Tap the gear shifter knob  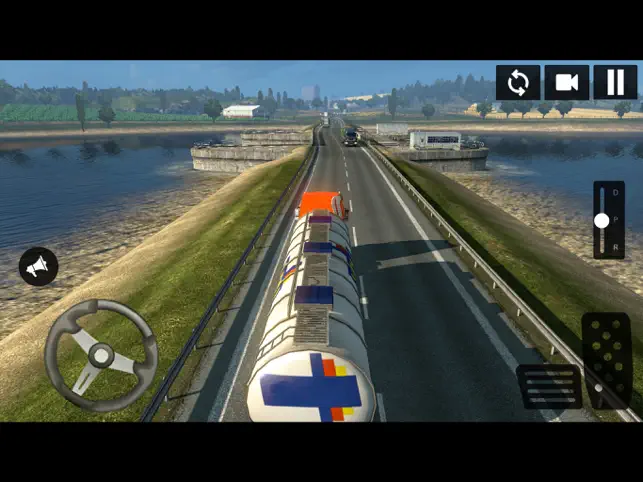602,220
